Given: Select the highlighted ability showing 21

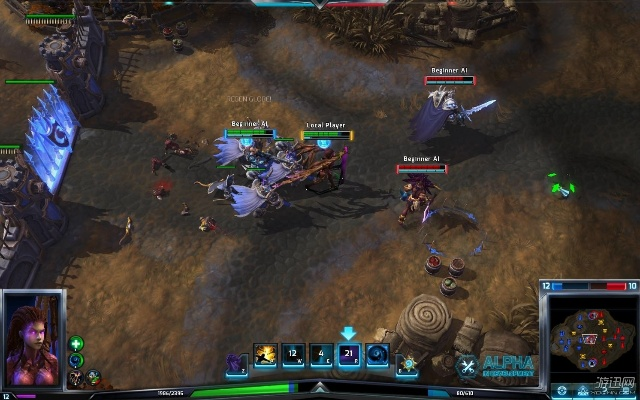Looking at the screenshot, I should [x=348, y=355].
